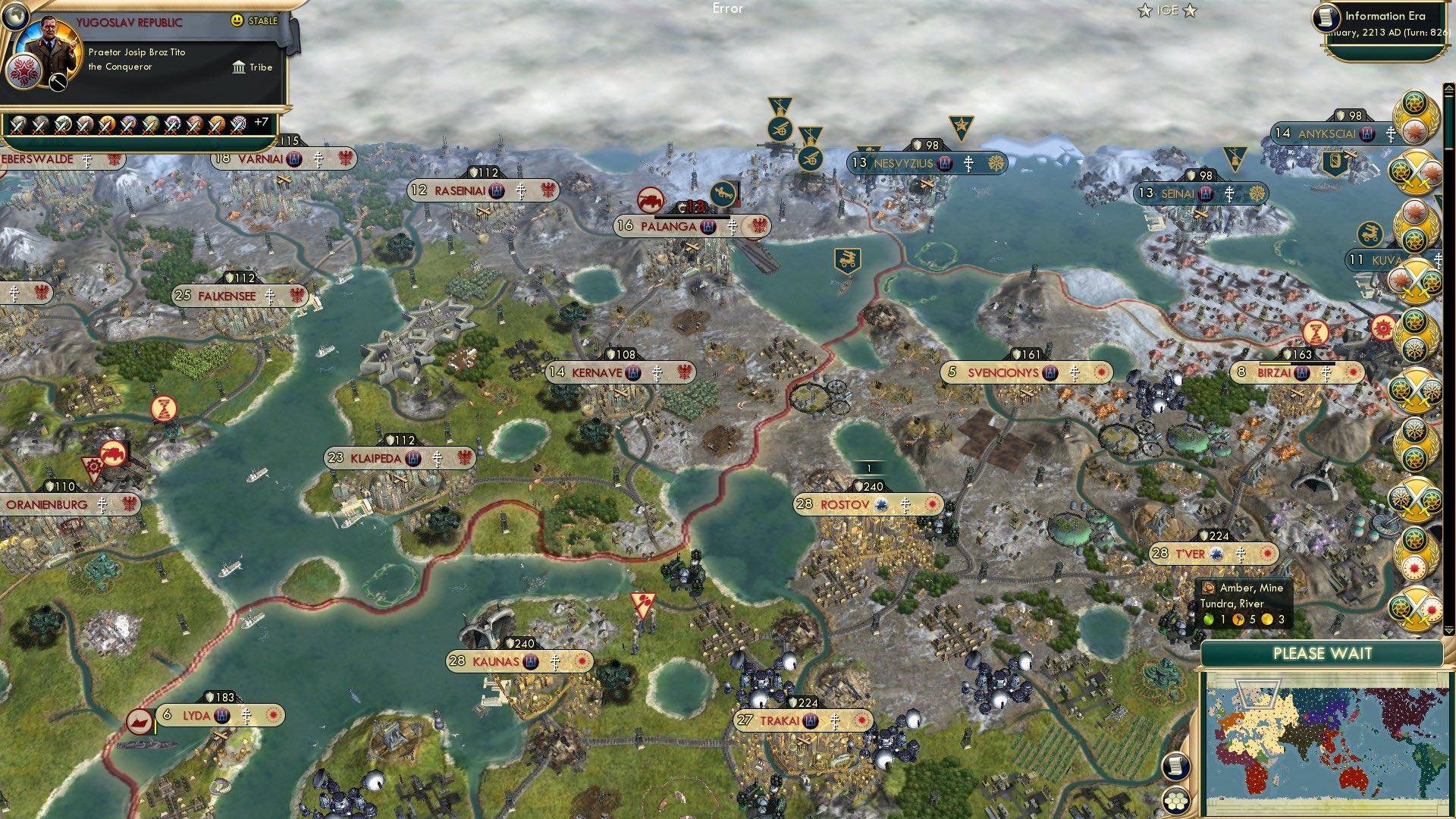
Task: Toggle the star right of the IGE label
Action: tap(1191, 11)
